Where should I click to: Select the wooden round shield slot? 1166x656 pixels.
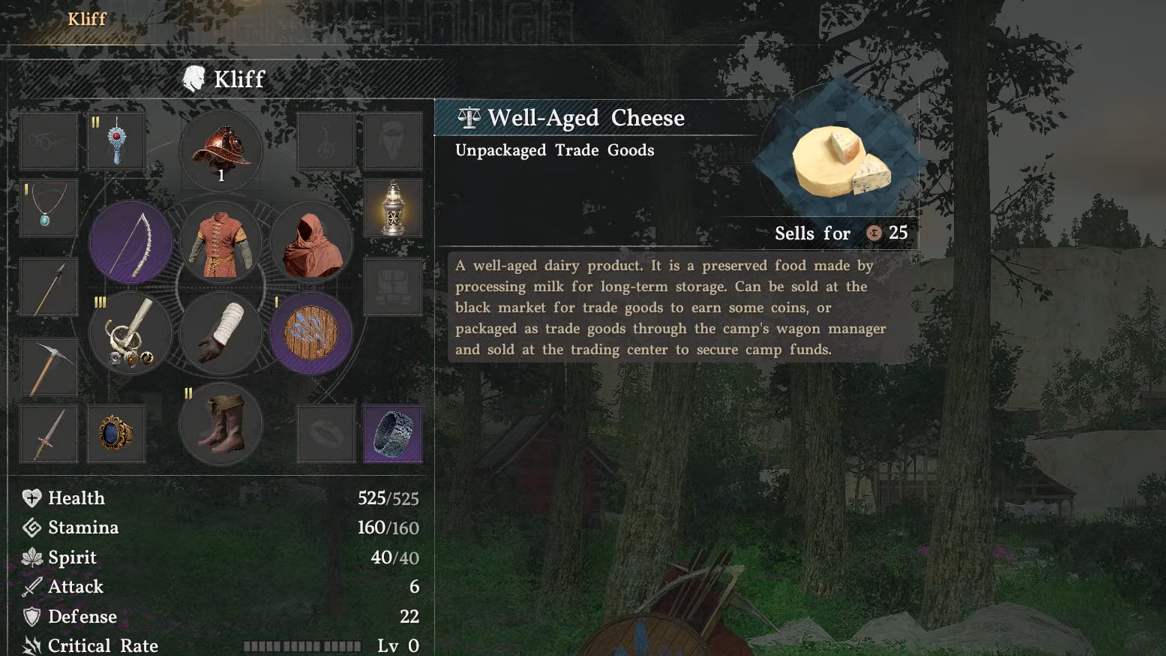point(311,334)
